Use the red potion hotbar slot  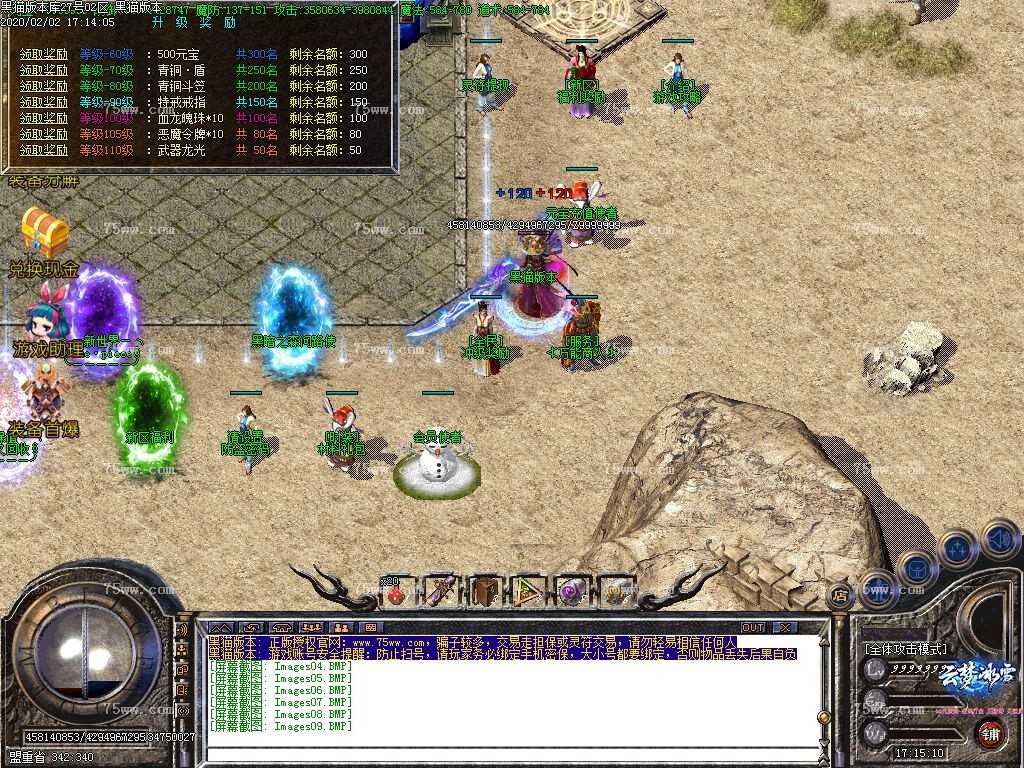(x=397, y=592)
